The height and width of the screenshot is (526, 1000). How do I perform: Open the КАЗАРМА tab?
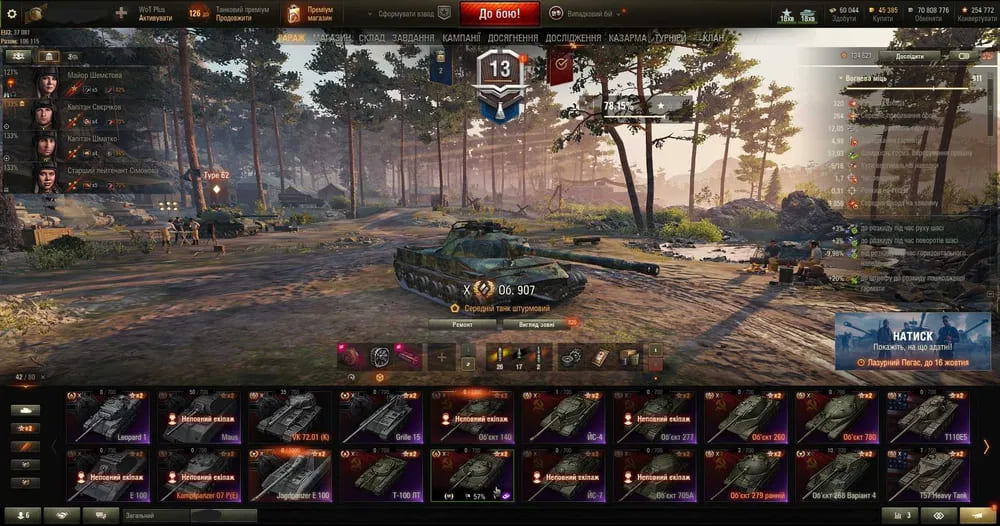coord(627,37)
